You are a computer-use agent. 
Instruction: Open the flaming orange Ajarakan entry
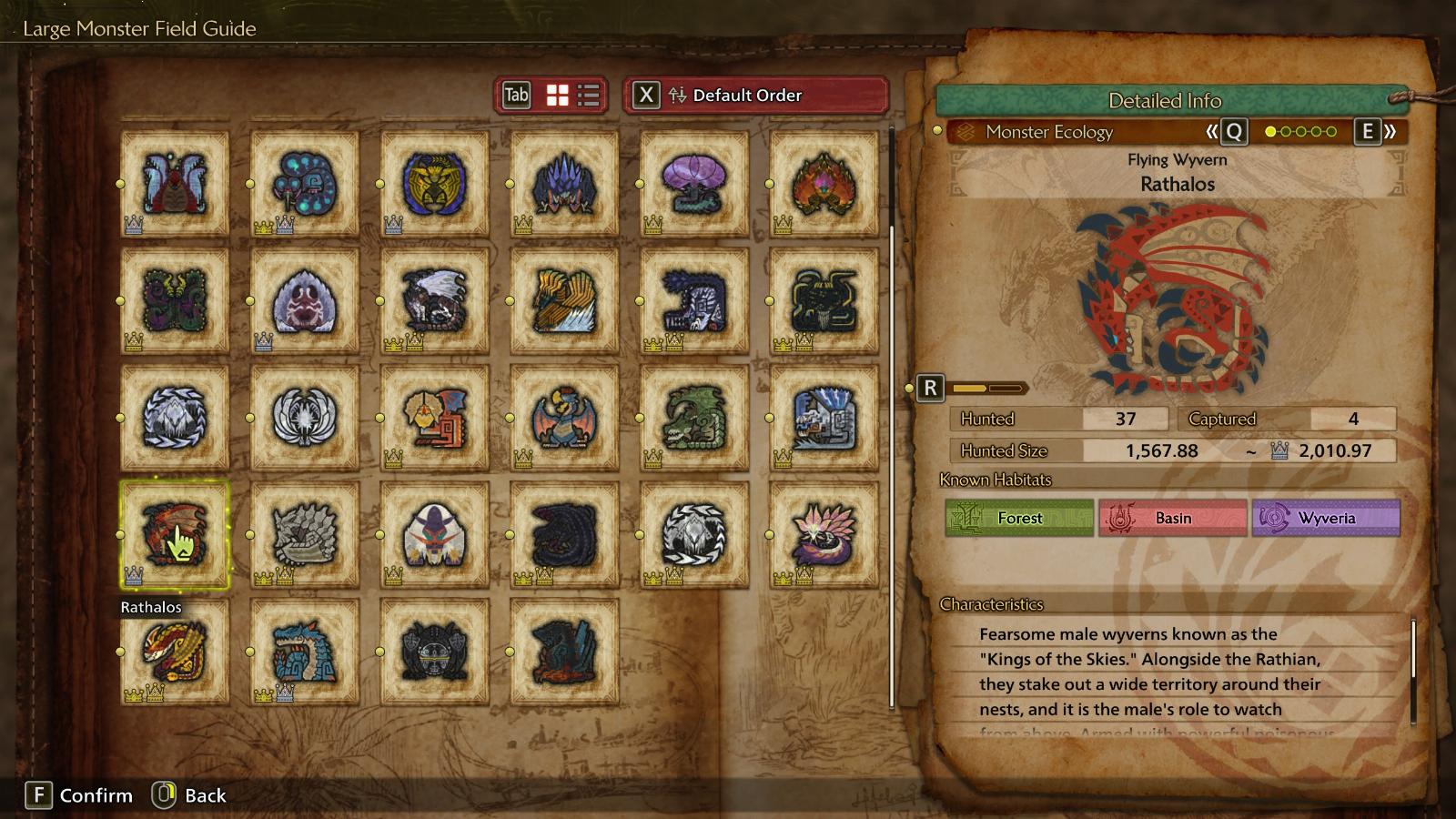coord(824,184)
